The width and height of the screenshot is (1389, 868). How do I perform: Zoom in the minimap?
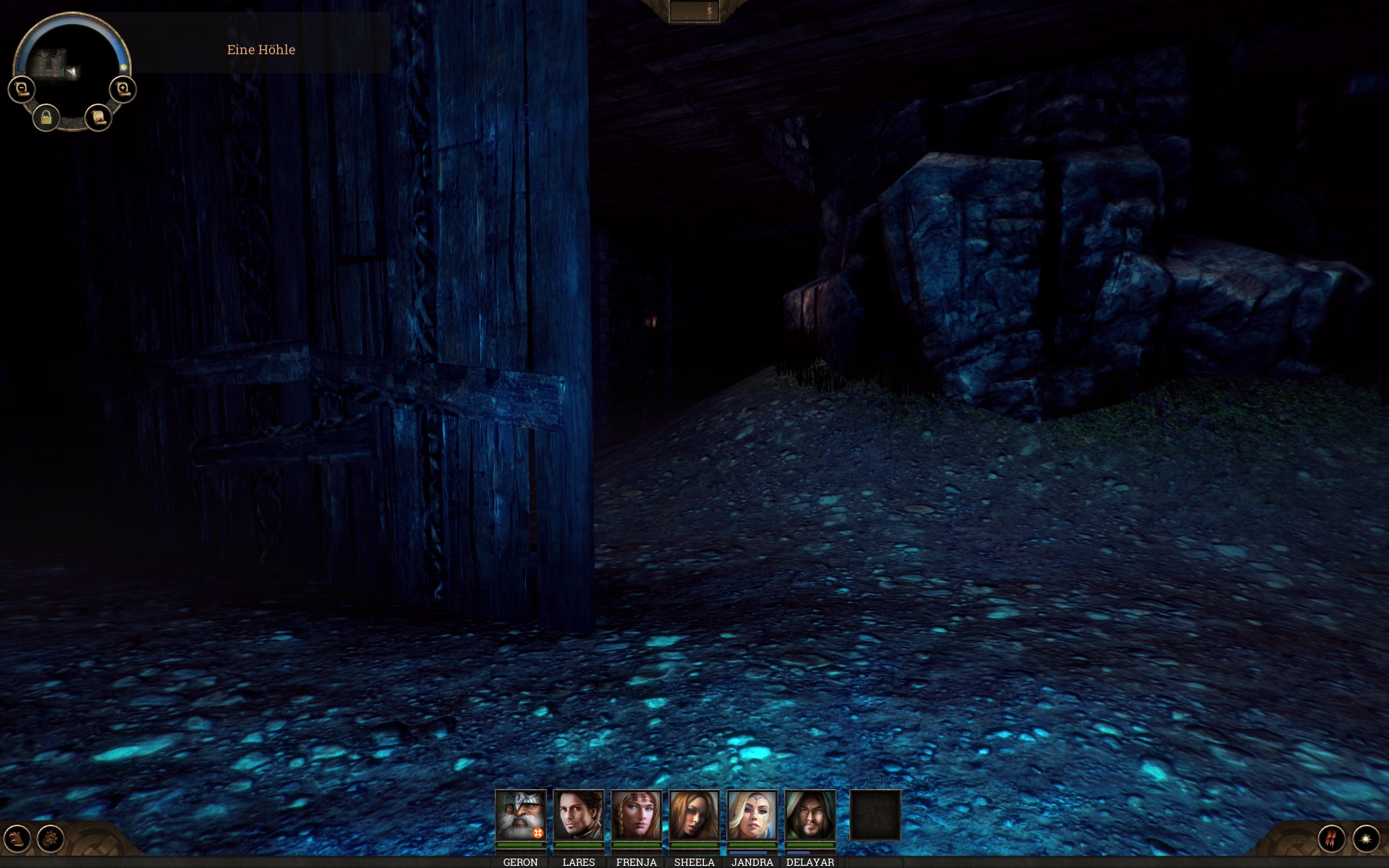tap(123, 89)
